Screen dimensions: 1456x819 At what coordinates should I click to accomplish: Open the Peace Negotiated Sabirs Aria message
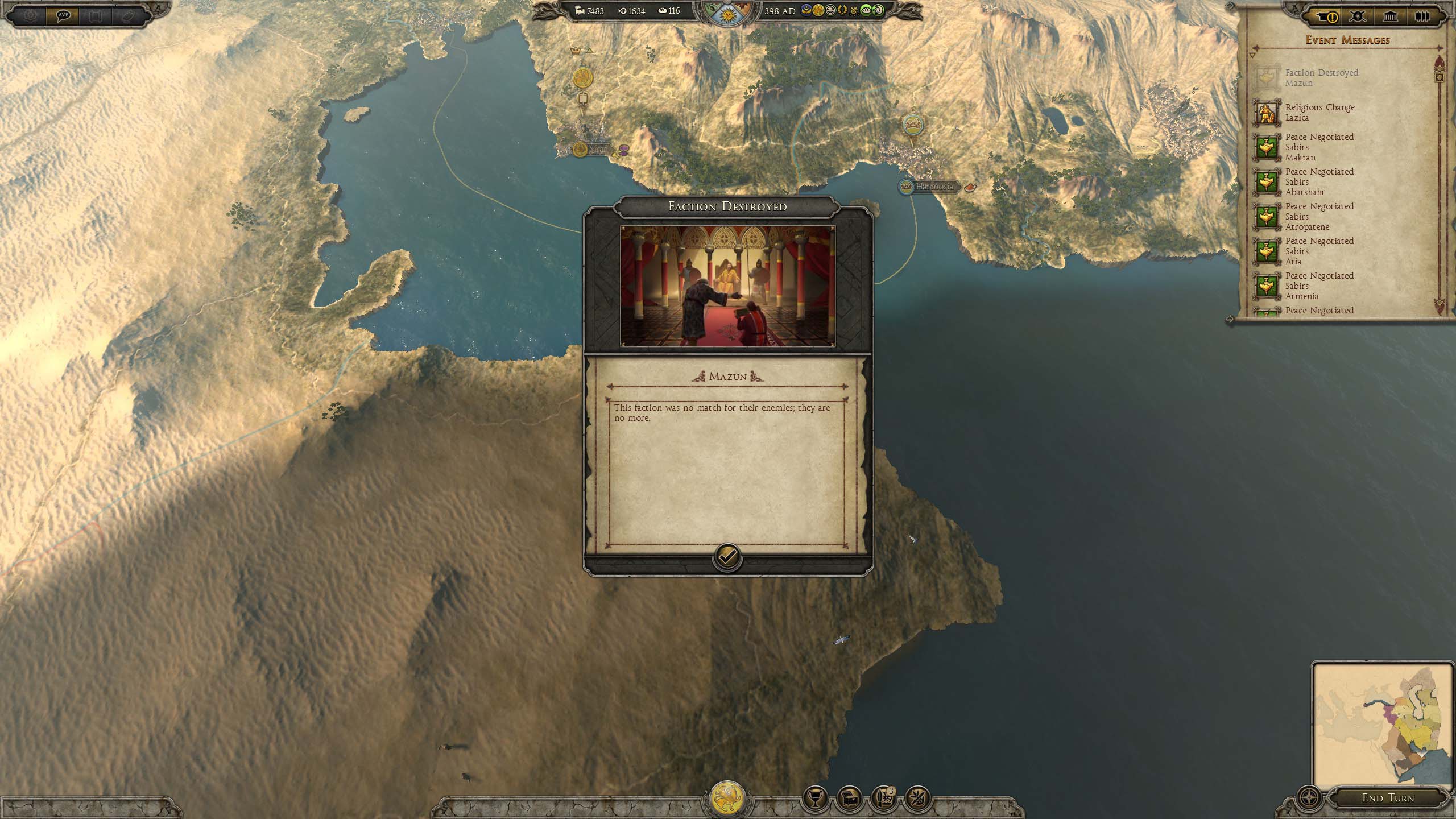pyautogui.click(x=1319, y=251)
